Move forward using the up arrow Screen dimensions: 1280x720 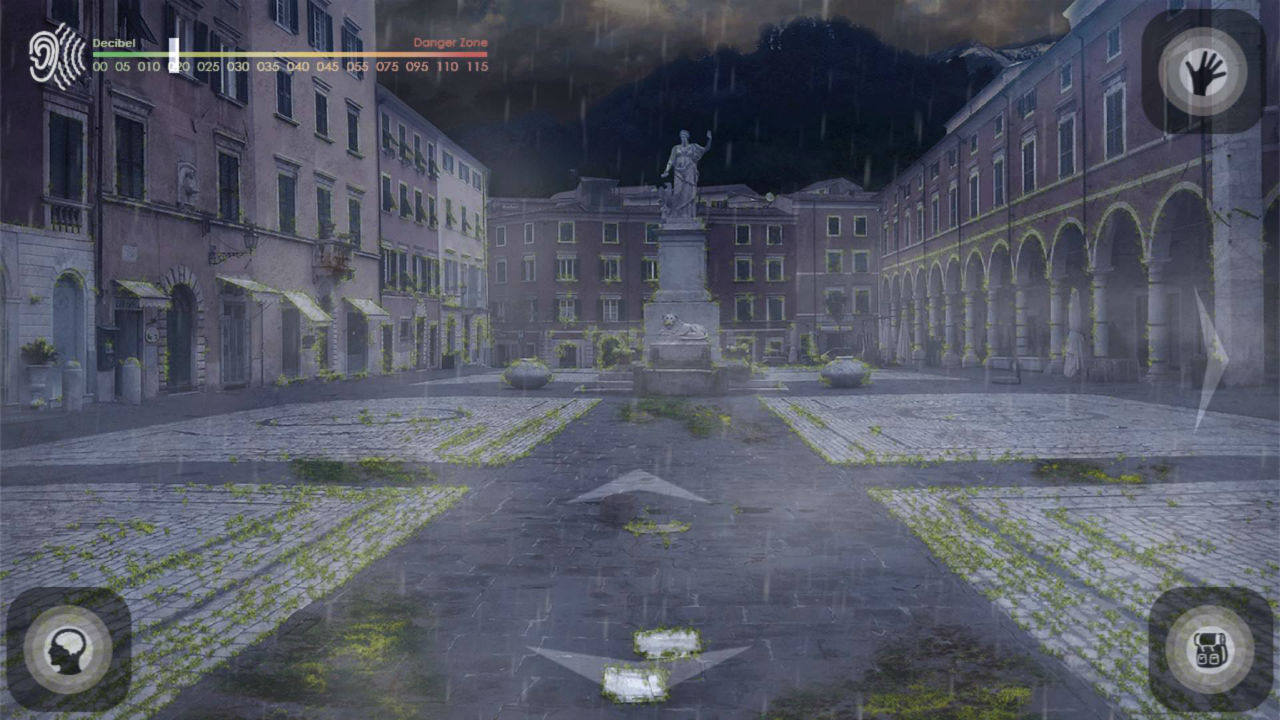[637, 487]
